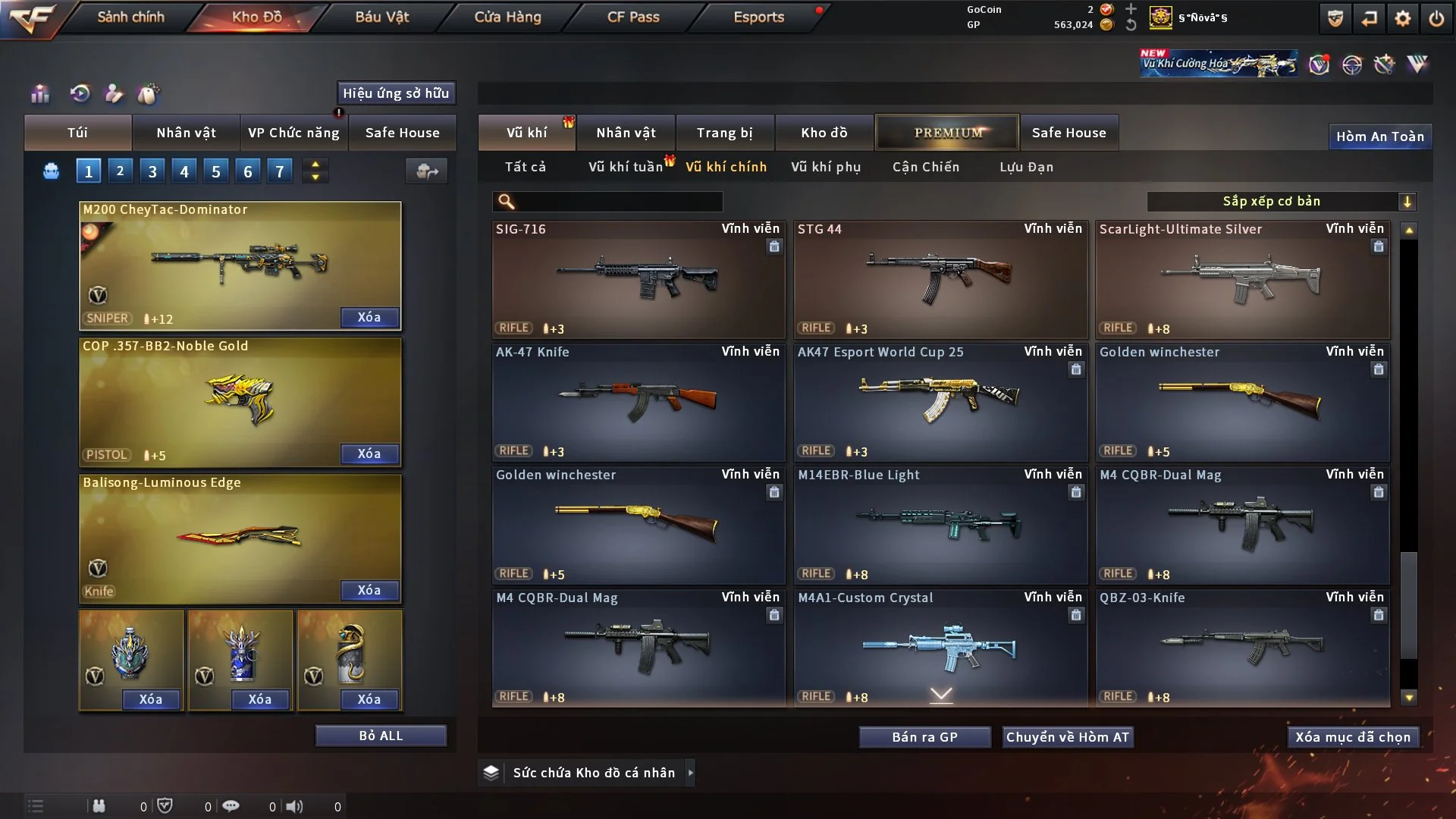Viewport: 1456px width, 819px height.
Task: Choose the ScarLight-Ultimate Silver rifle
Action: point(1242,279)
